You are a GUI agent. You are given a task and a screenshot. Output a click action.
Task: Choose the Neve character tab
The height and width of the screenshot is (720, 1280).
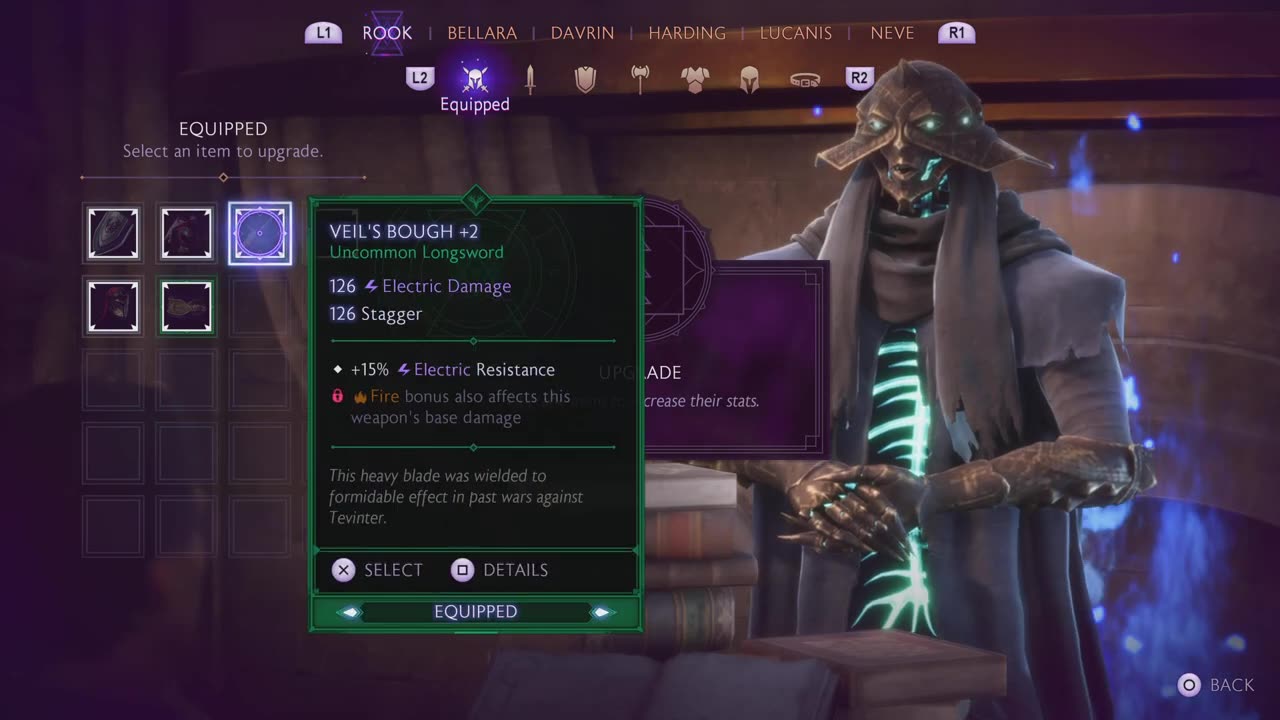pyautogui.click(x=892, y=33)
